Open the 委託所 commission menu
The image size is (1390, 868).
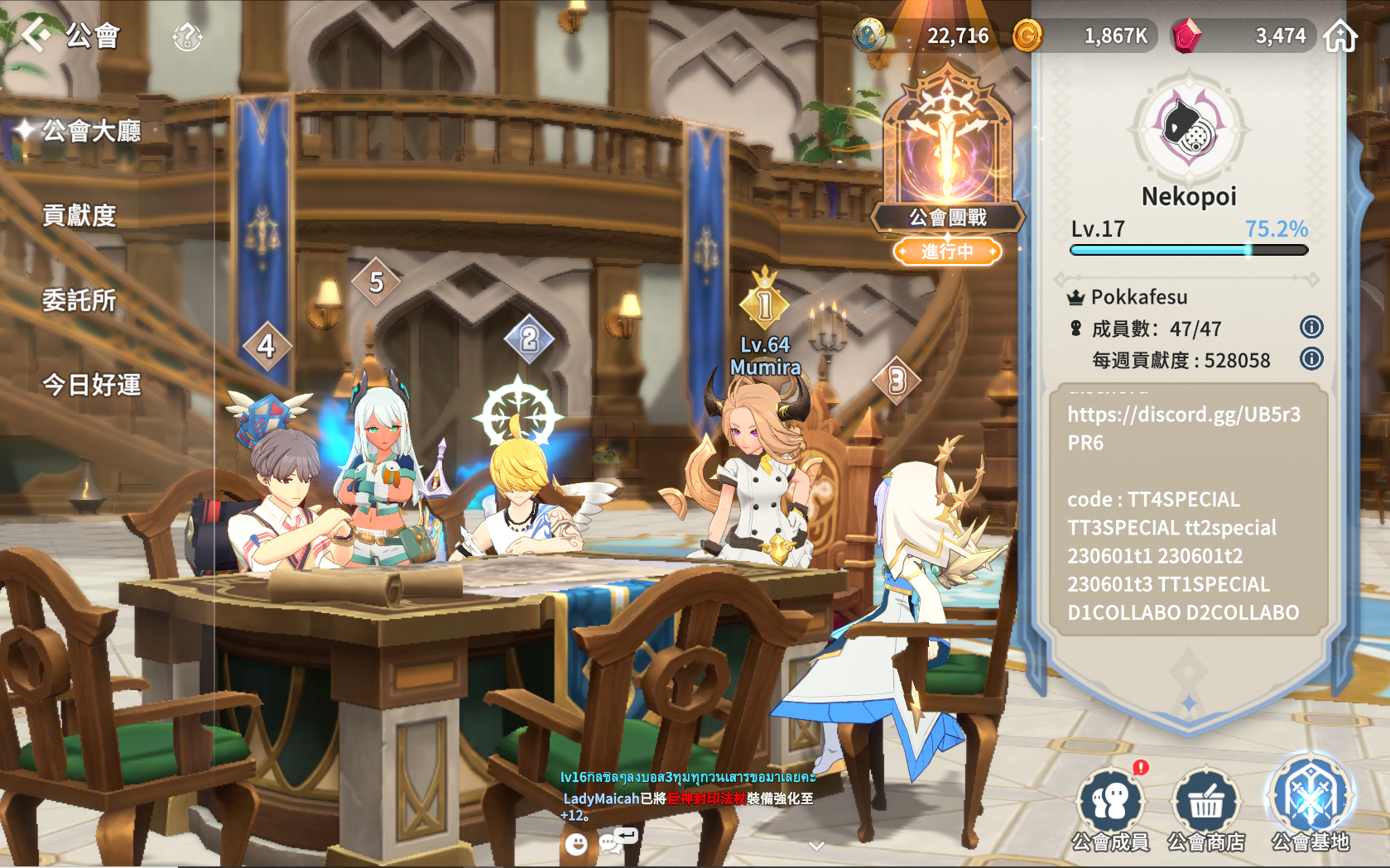point(79,300)
